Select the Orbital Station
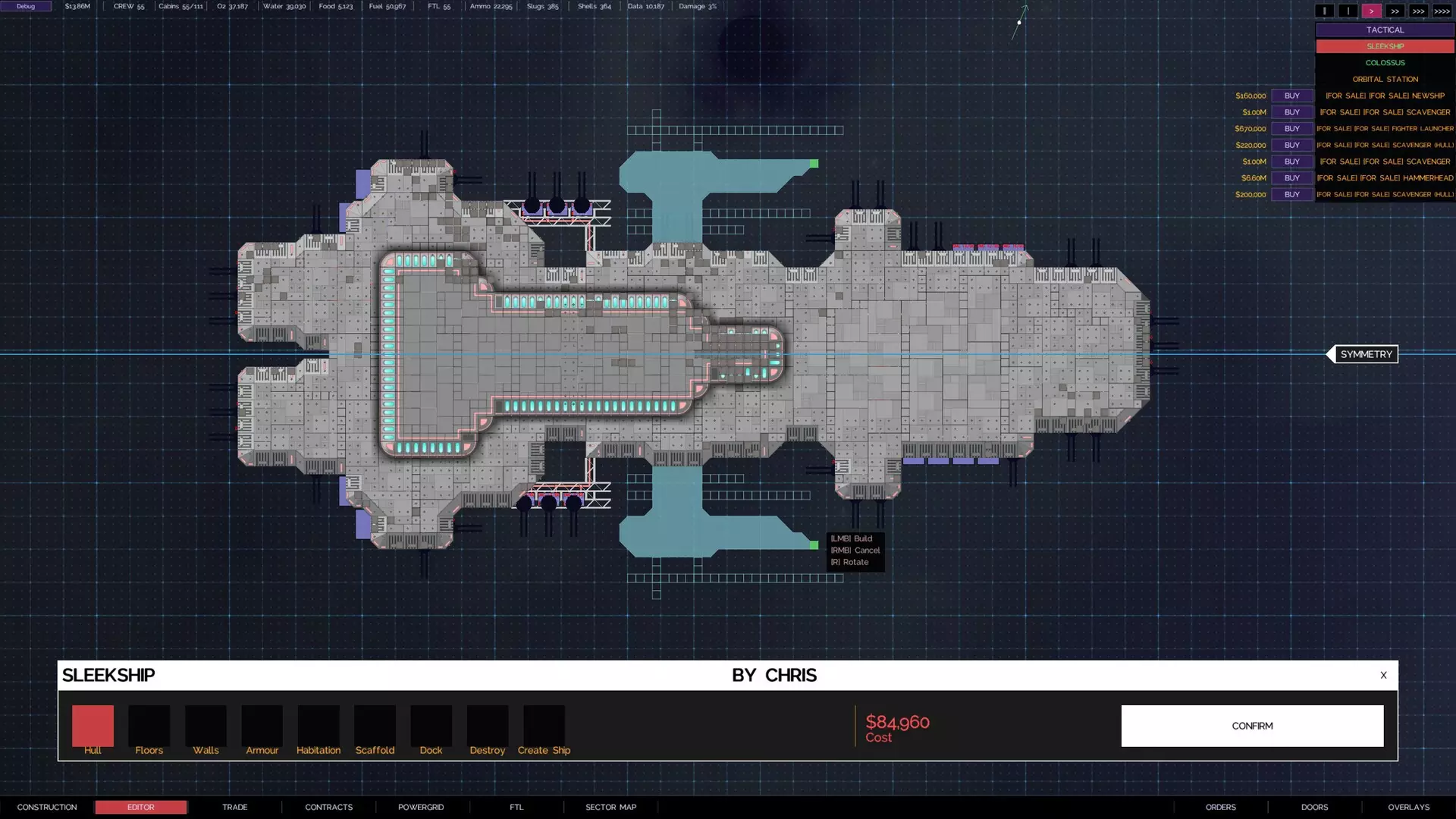The width and height of the screenshot is (1456, 819). click(1385, 79)
